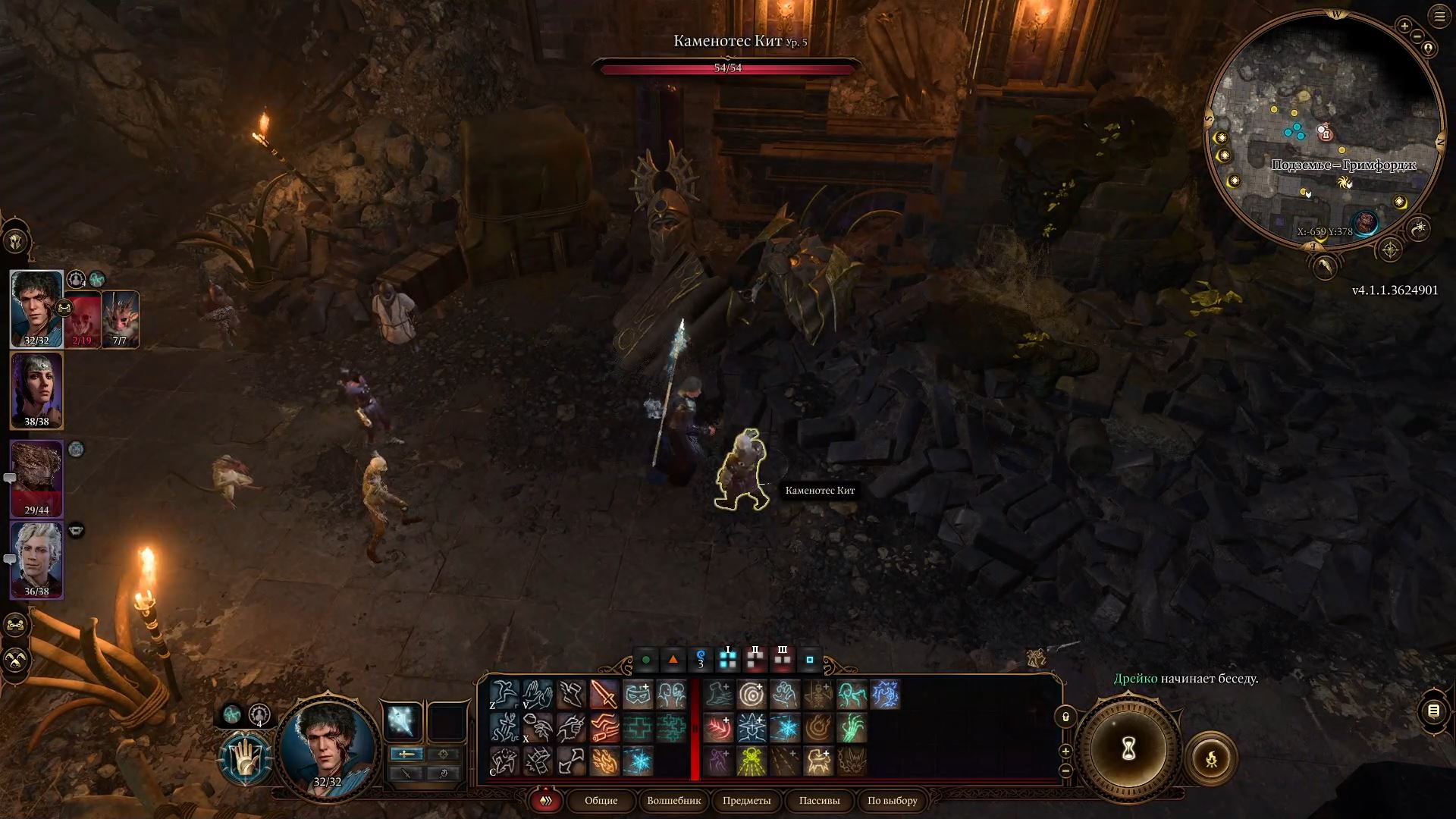Toggle the green circle action filter
The width and height of the screenshot is (1456, 819).
(x=645, y=659)
